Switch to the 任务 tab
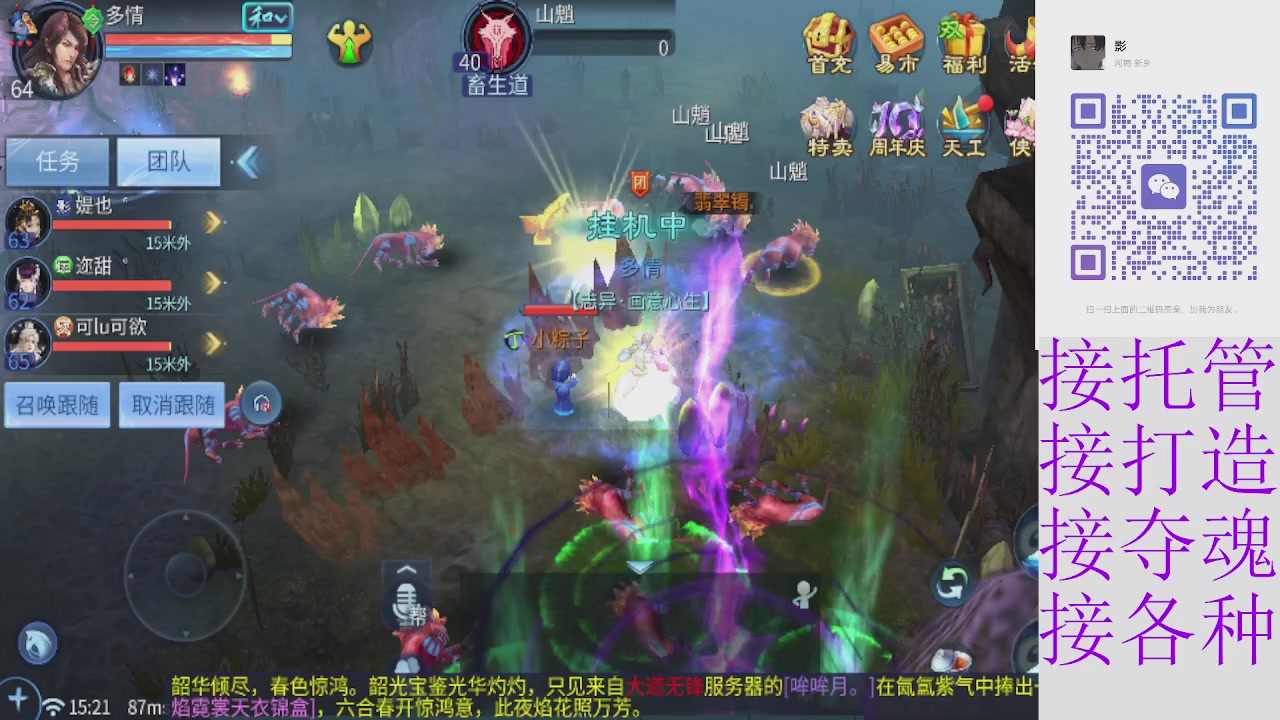Screen dimensions: 1280x720 (x=57, y=162)
